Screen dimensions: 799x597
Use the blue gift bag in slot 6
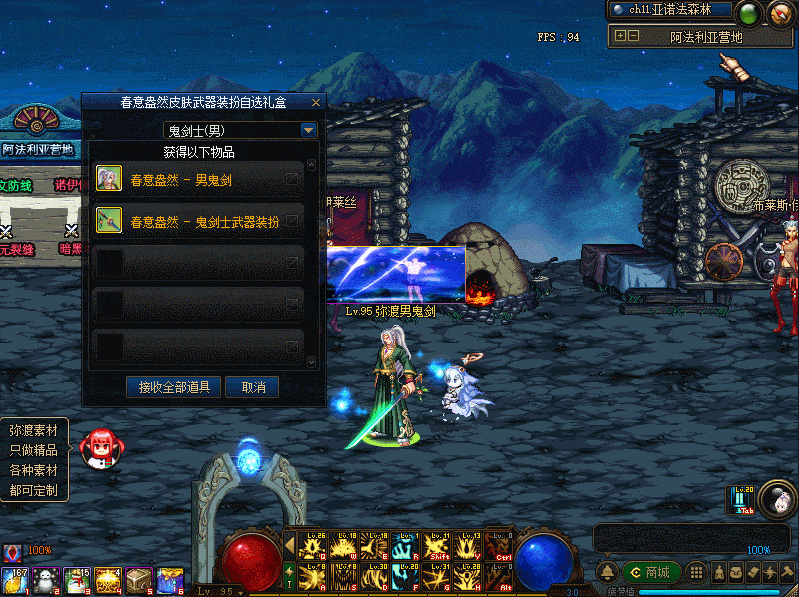coord(170,581)
